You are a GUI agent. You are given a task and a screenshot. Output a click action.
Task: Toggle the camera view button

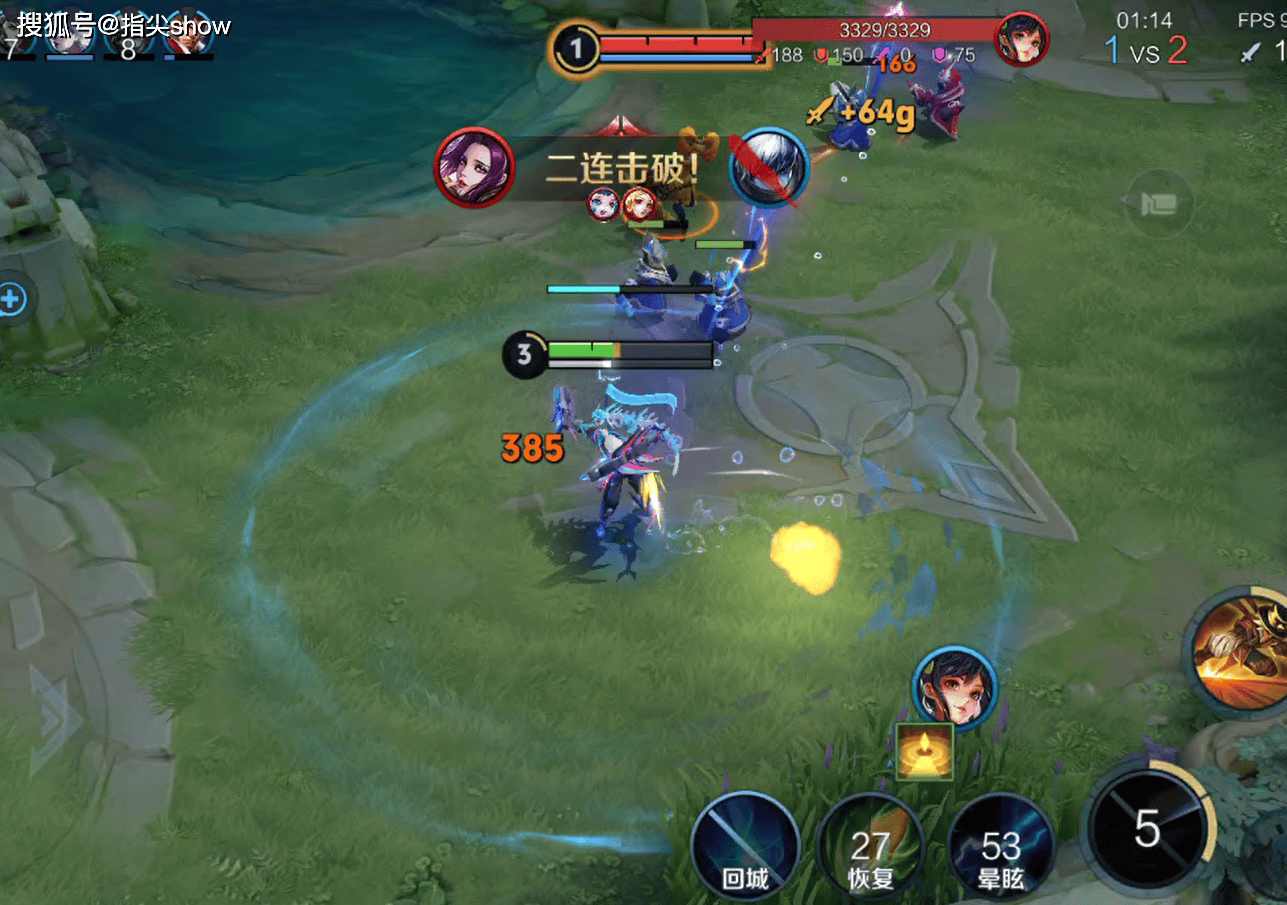tap(1159, 203)
